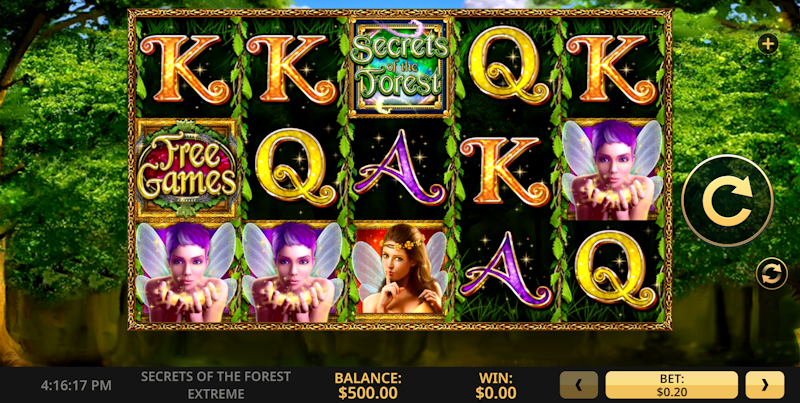Open the autospin option below the spin button
Screen dimensions: 800x403
click(x=771, y=272)
